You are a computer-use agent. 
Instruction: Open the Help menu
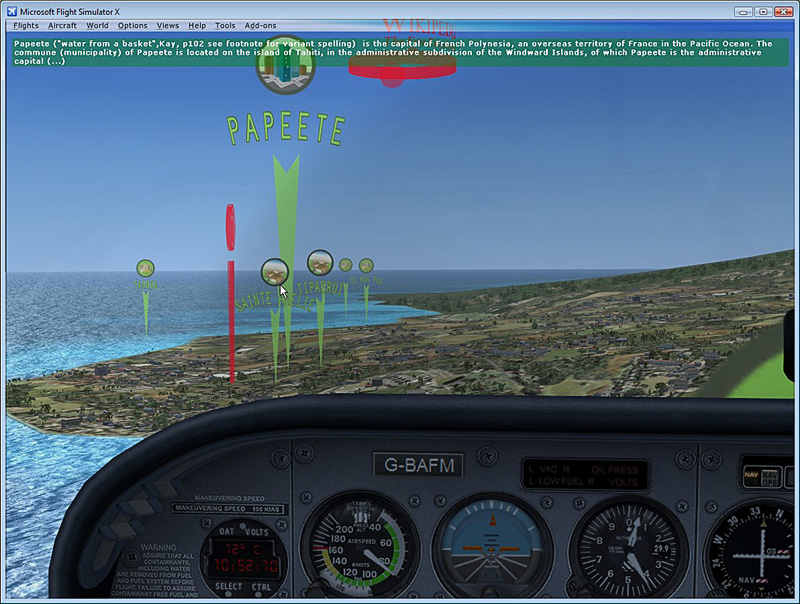point(197,25)
